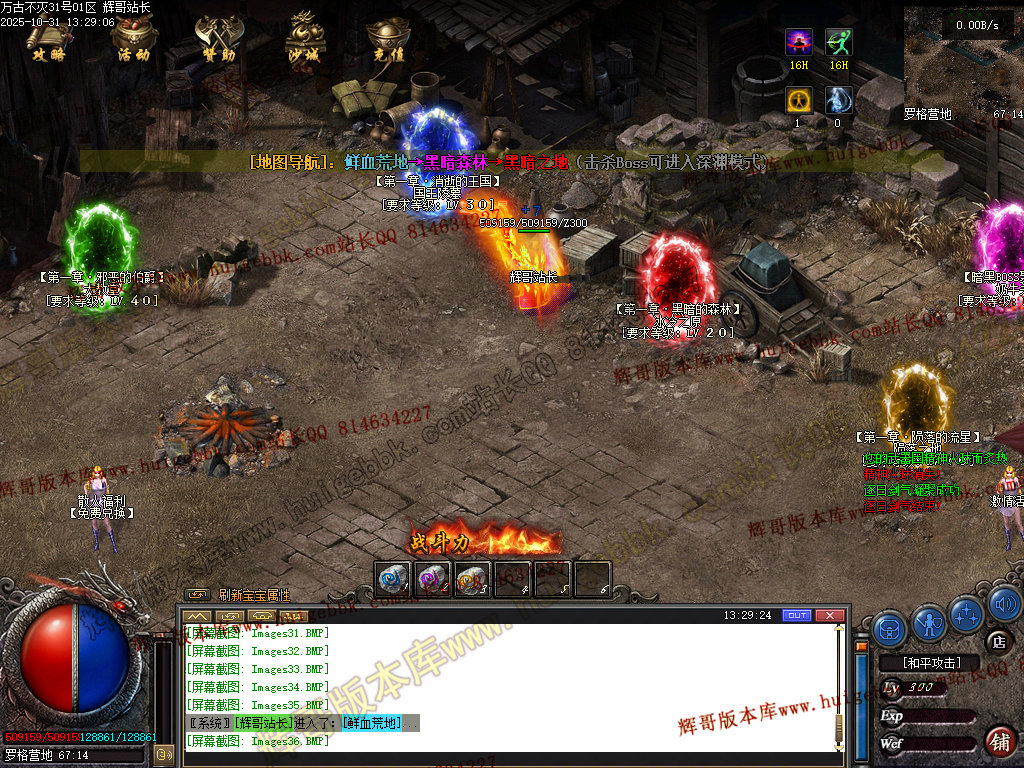Use the orange orb item in slot 3

(x=472, y=578)
